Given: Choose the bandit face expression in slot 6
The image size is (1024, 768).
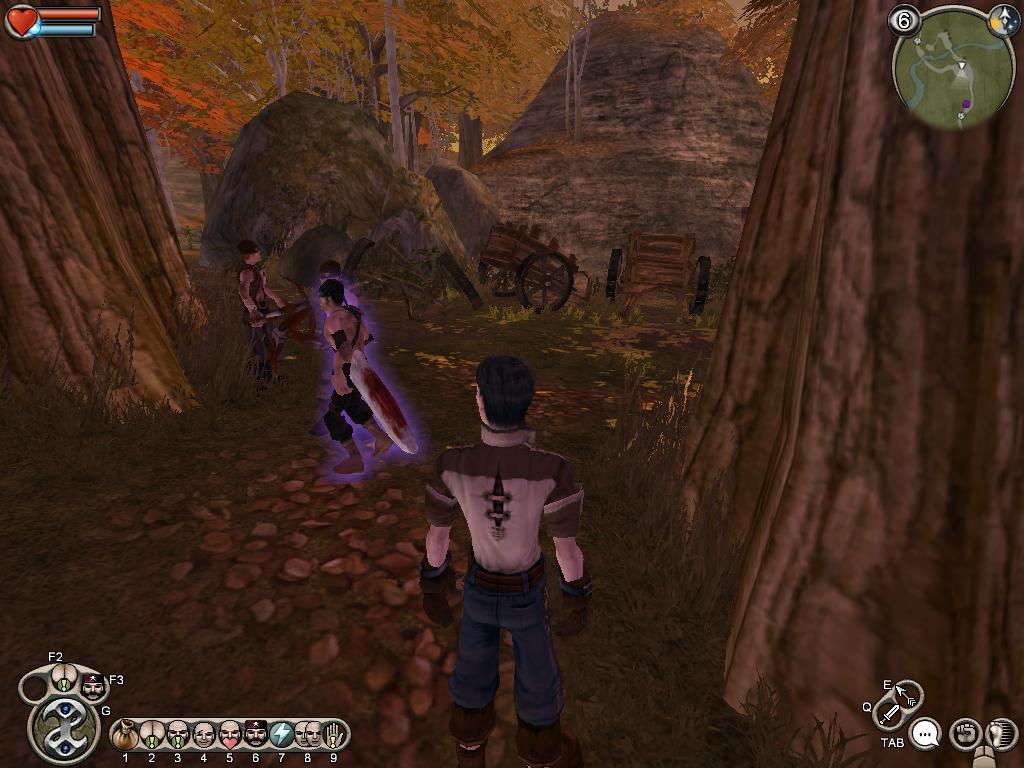Looking at the screenshot, I should click(256, 735).
